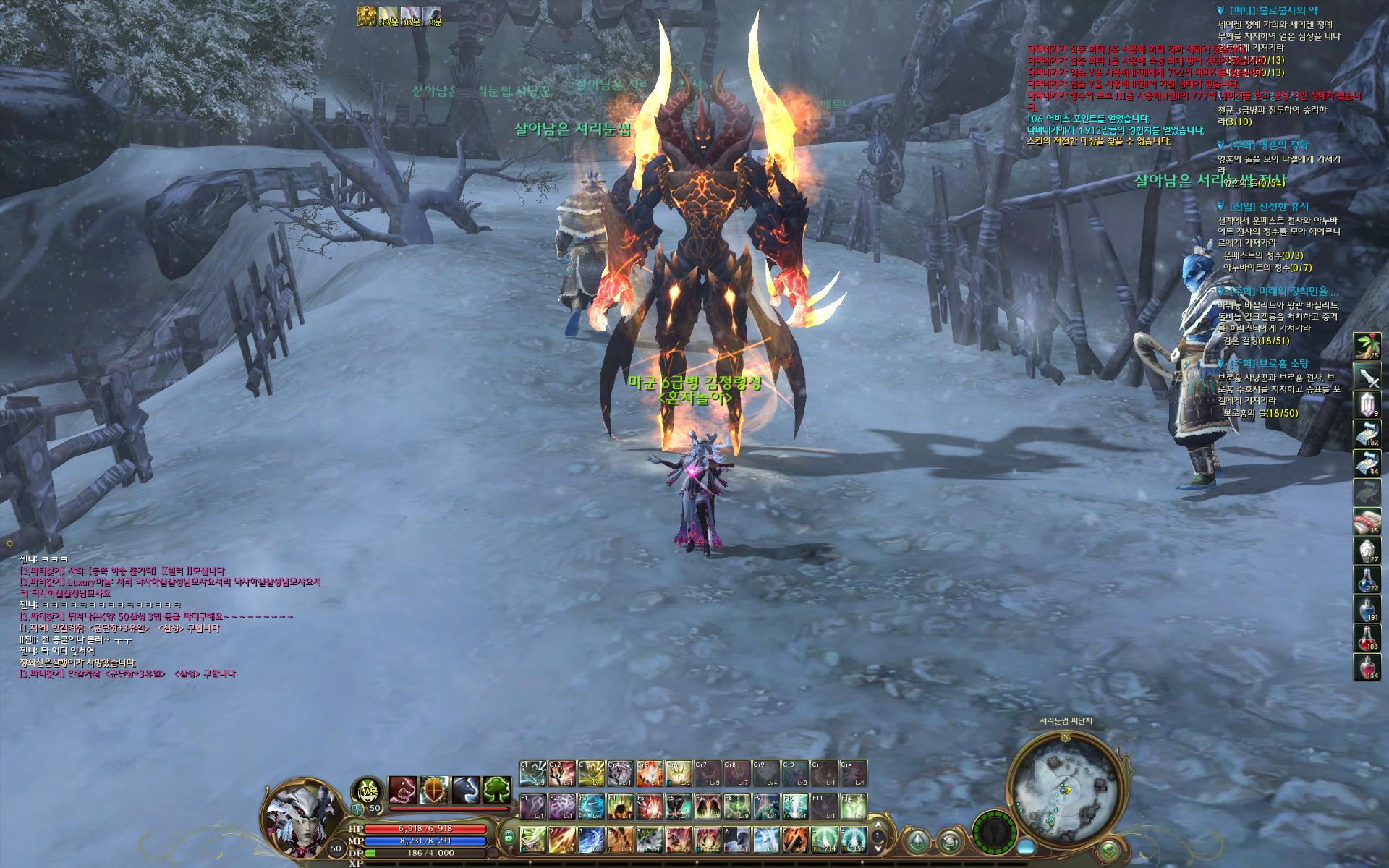Viewport: 1389px width, 868px height.
Task: Select the sword icon in side bar
Action: (x=1367, y=375)
